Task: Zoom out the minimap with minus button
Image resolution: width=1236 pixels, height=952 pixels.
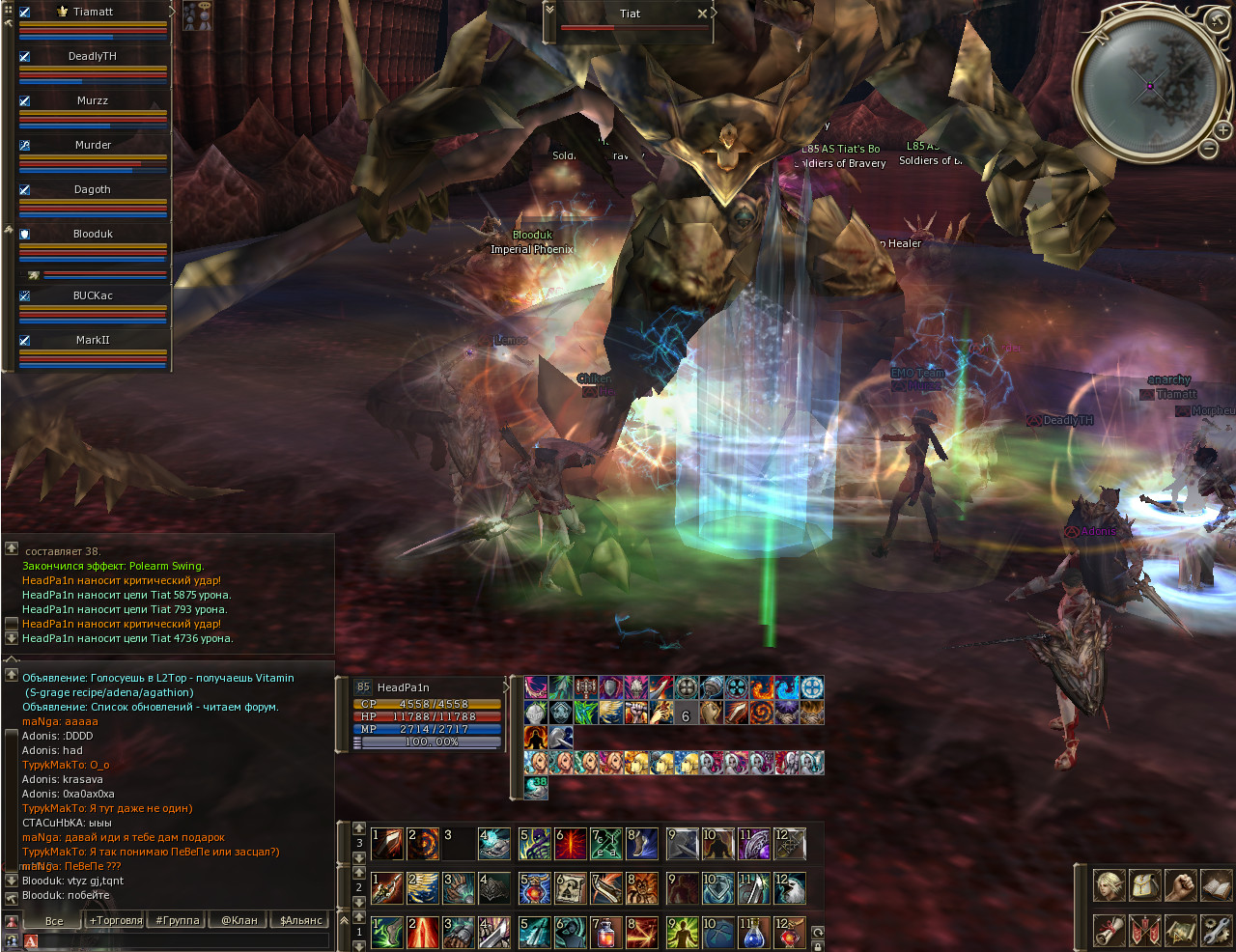Action: click(1208, 148)
